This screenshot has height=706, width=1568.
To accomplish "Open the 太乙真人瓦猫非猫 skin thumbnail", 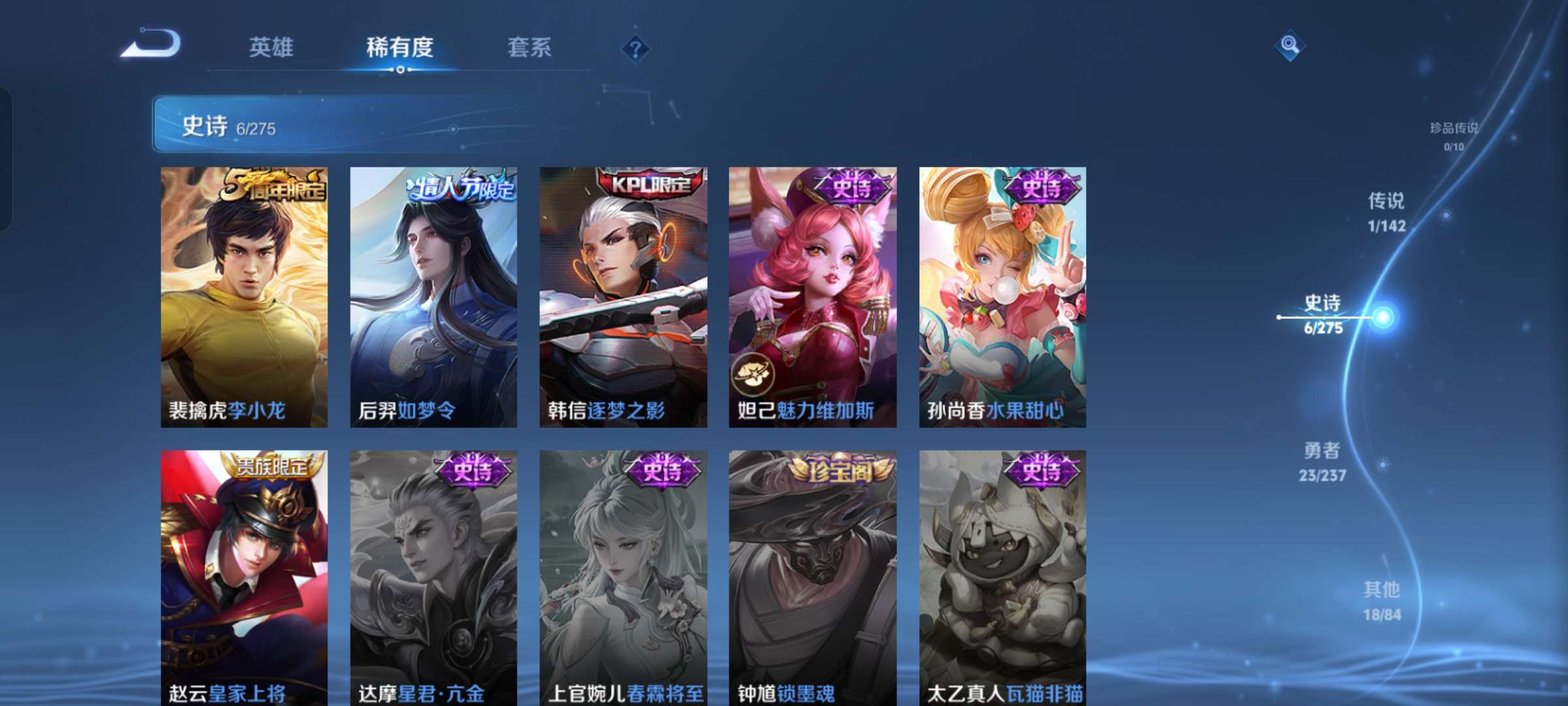I will point(1000,575).
